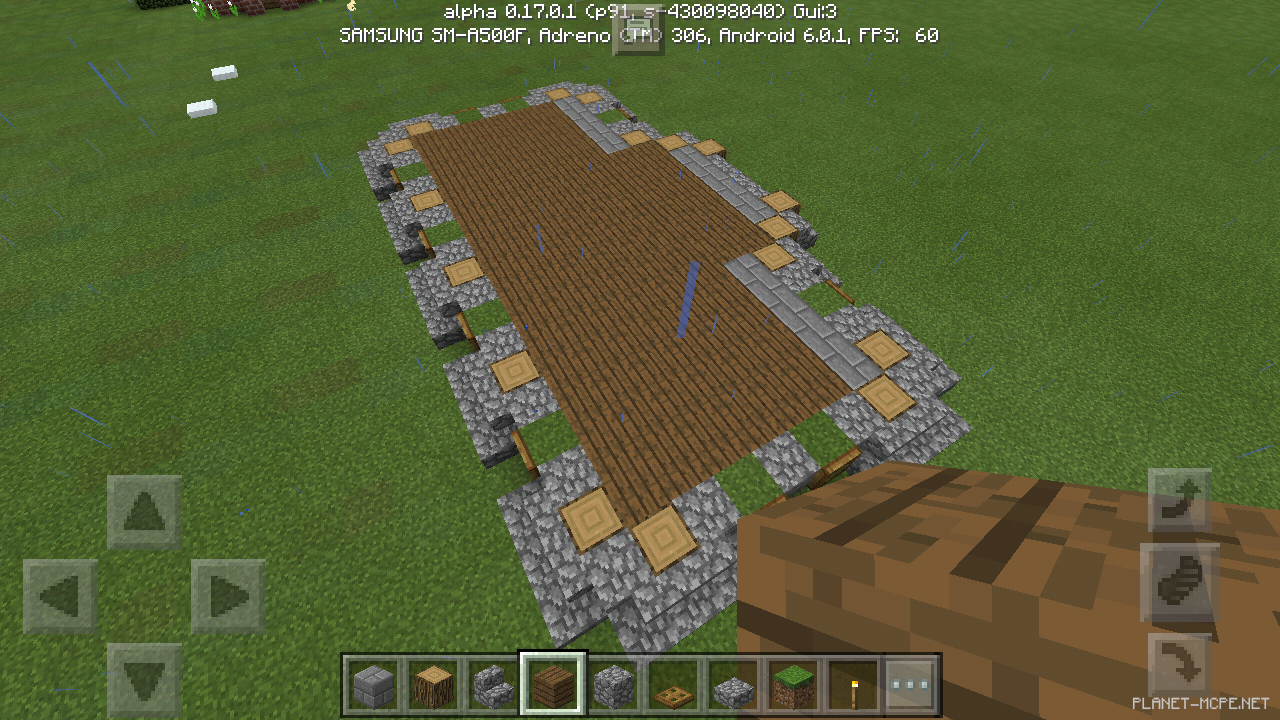This screenshot has height=720, width=1280.
Task: Select the grass block in hotbar
Action: pyautogui.click(x=793, y=685)
